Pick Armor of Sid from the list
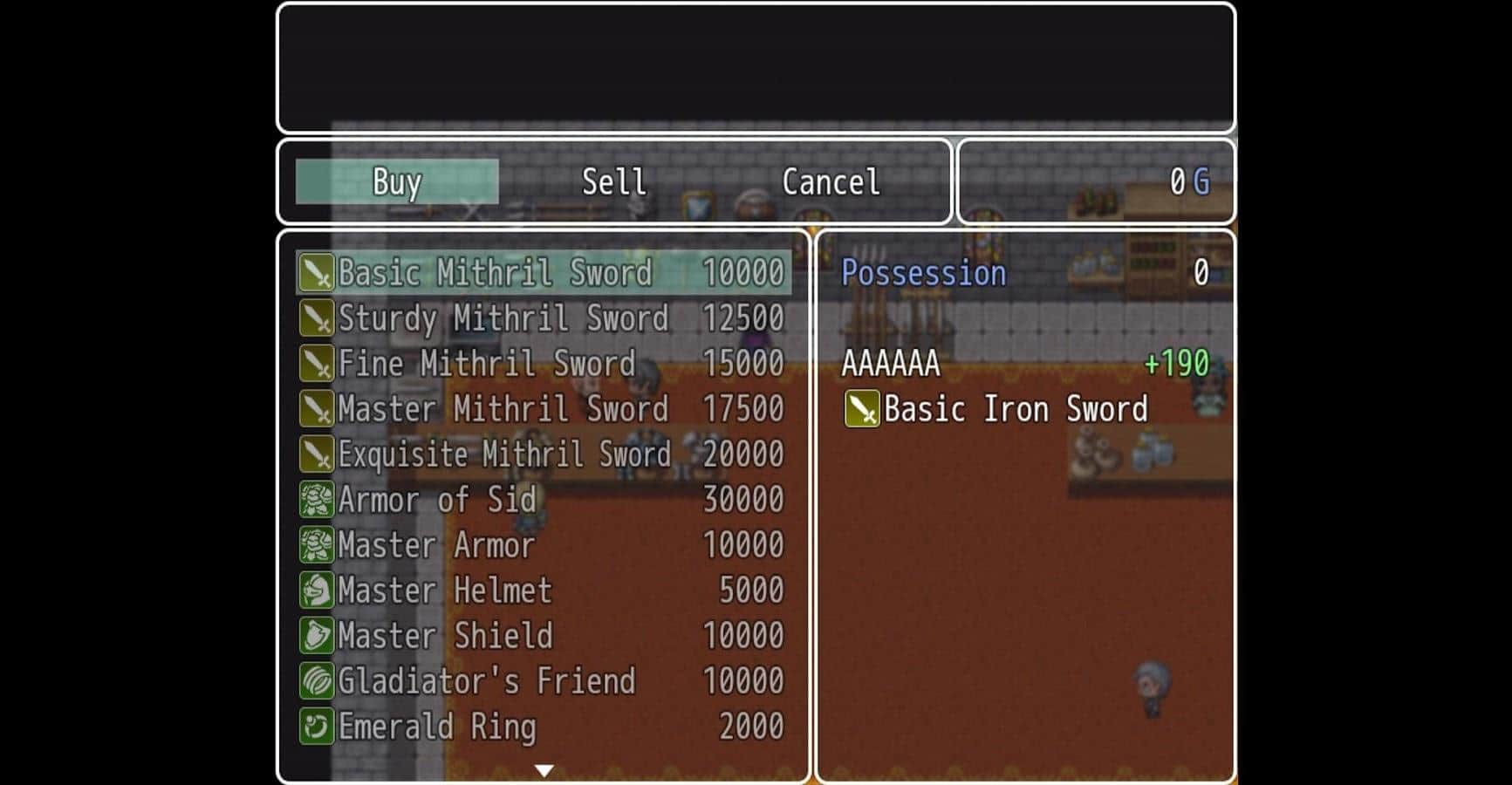 click(x=543, y=500)
